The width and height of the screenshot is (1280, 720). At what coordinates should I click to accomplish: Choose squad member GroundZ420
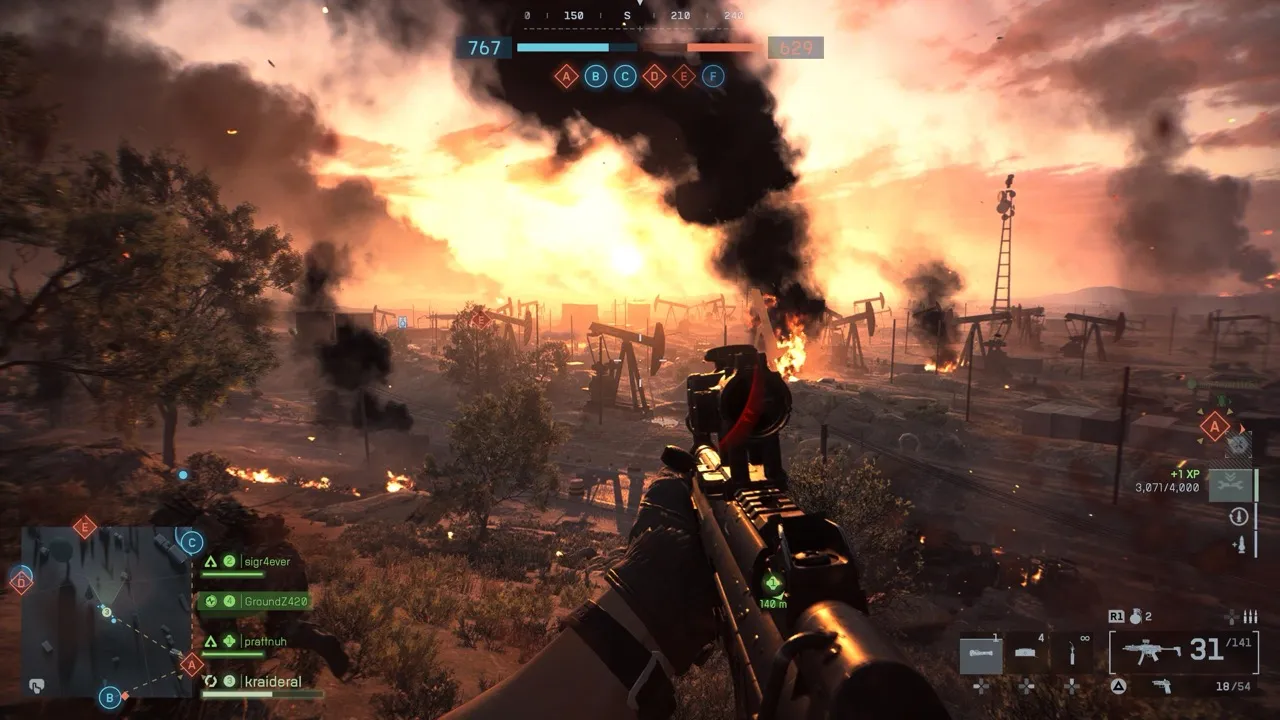(x=273, y=601)
